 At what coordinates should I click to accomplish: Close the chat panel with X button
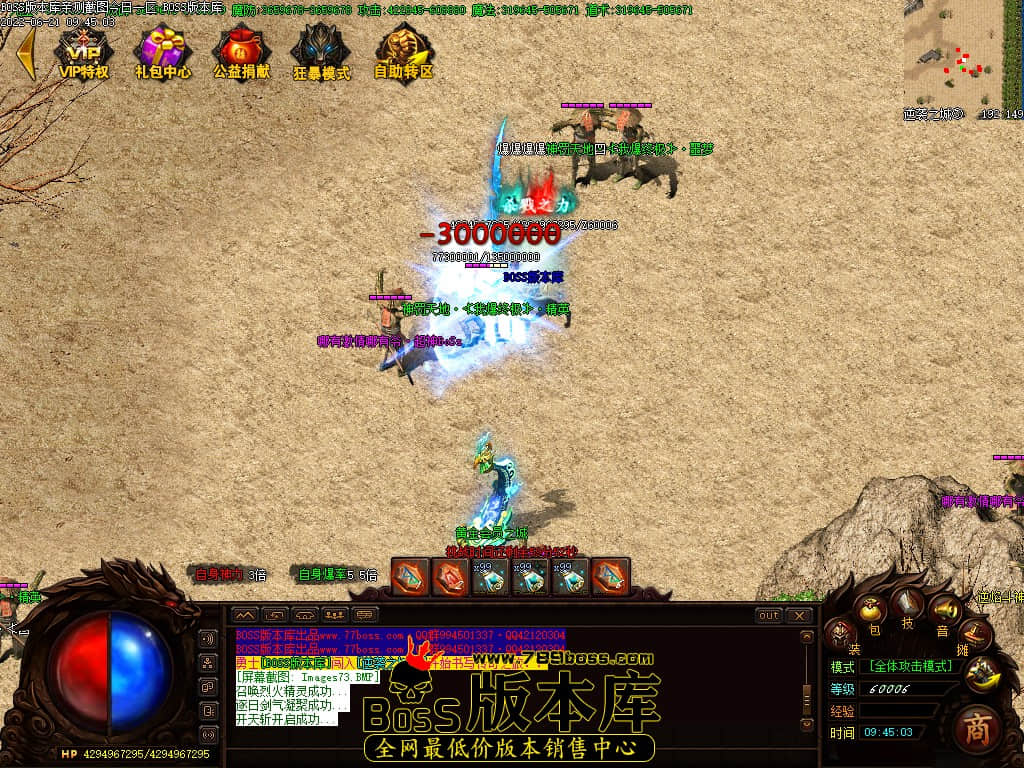click(799, 615)
